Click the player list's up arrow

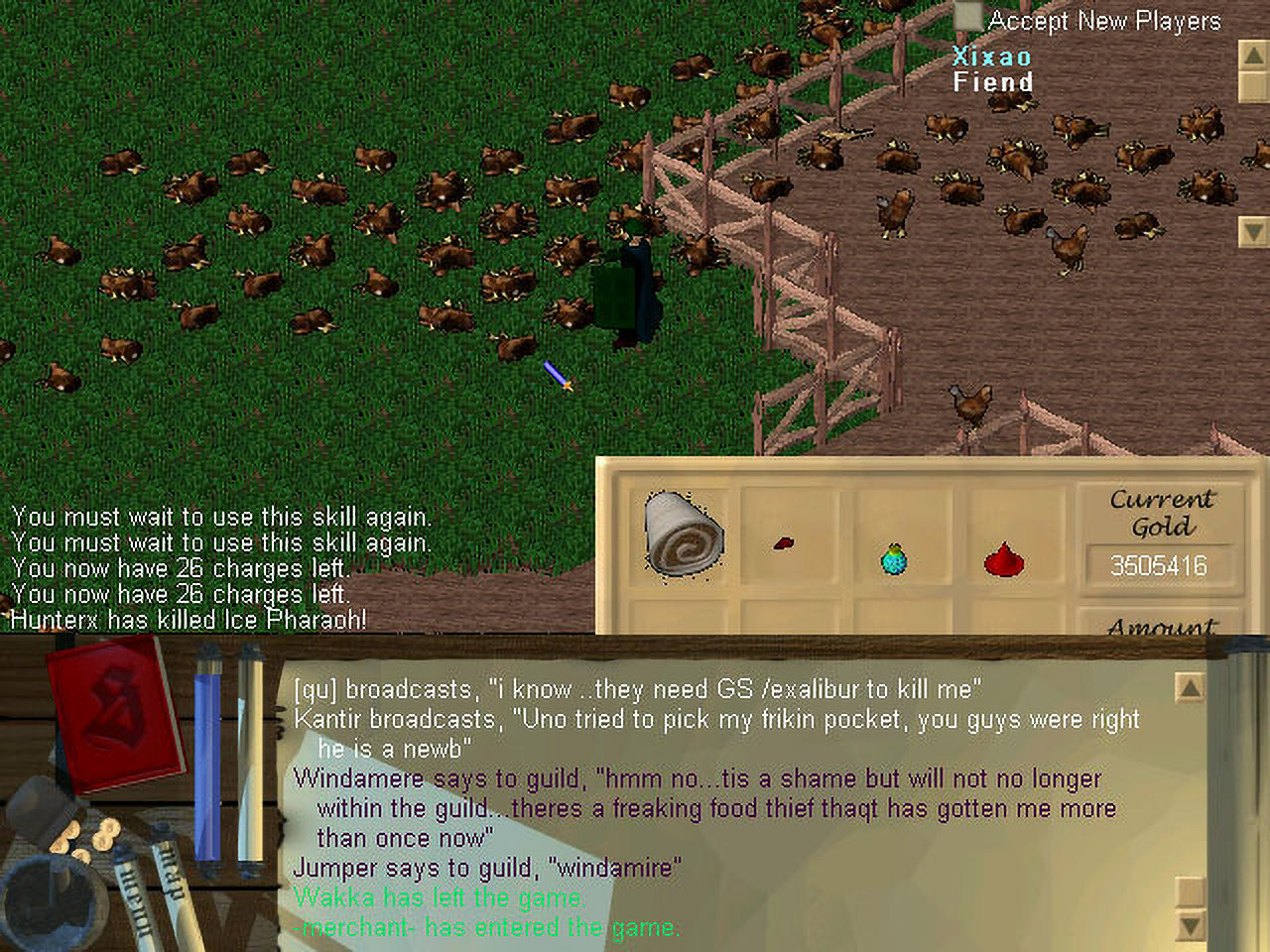point(1253,56)
